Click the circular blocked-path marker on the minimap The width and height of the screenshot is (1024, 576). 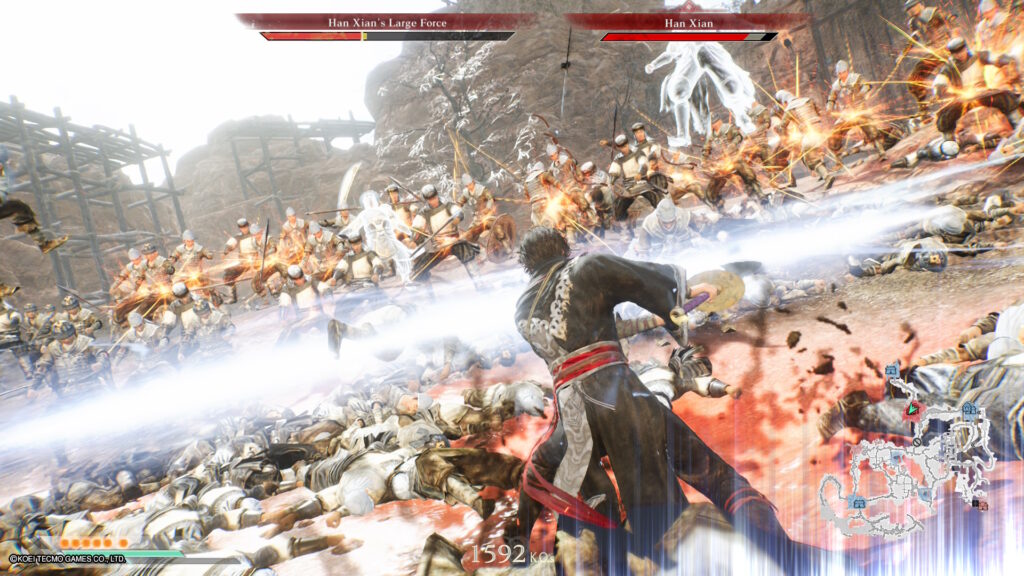[917, 442]
